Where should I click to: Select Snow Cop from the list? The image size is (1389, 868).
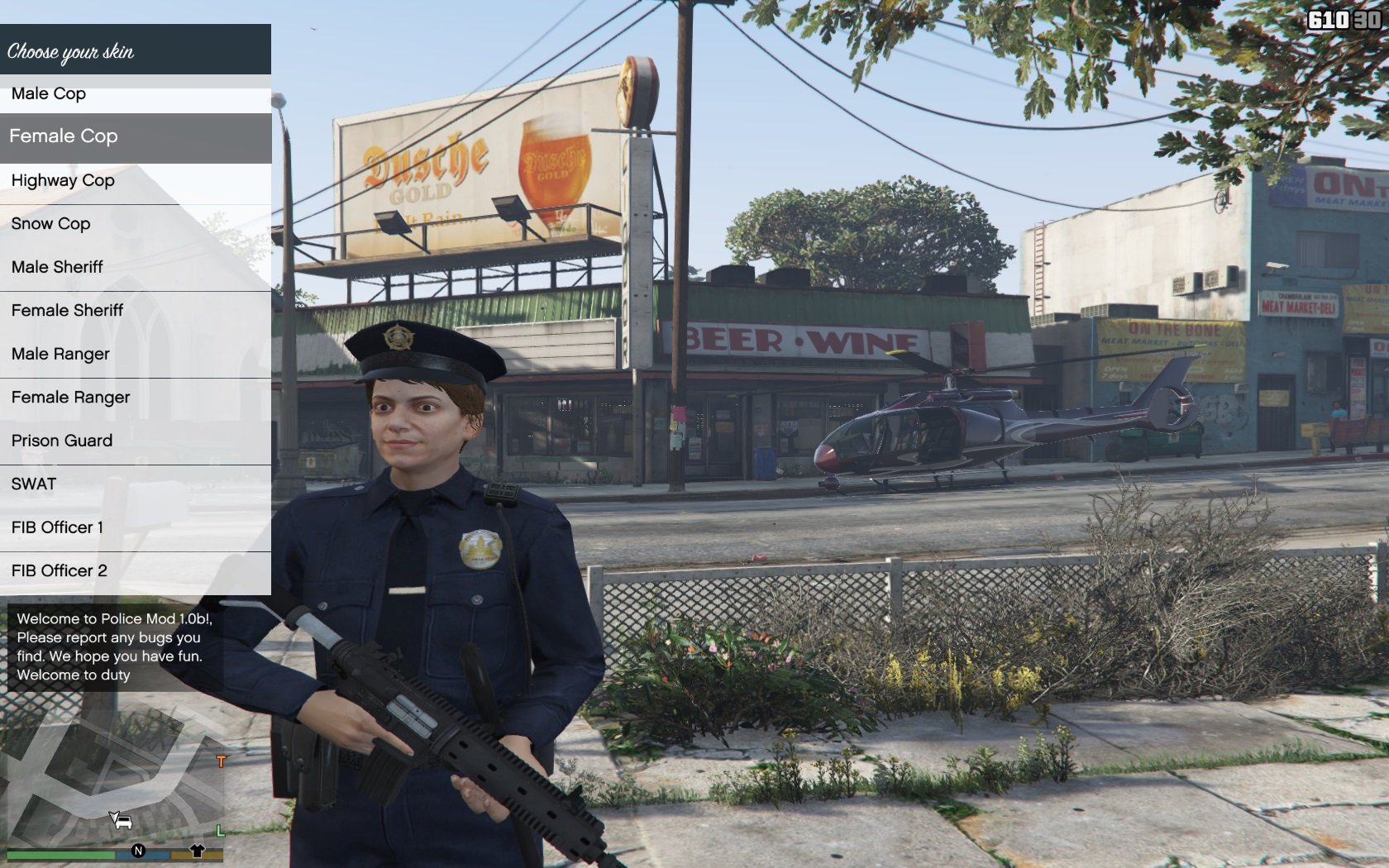(135, 224)
